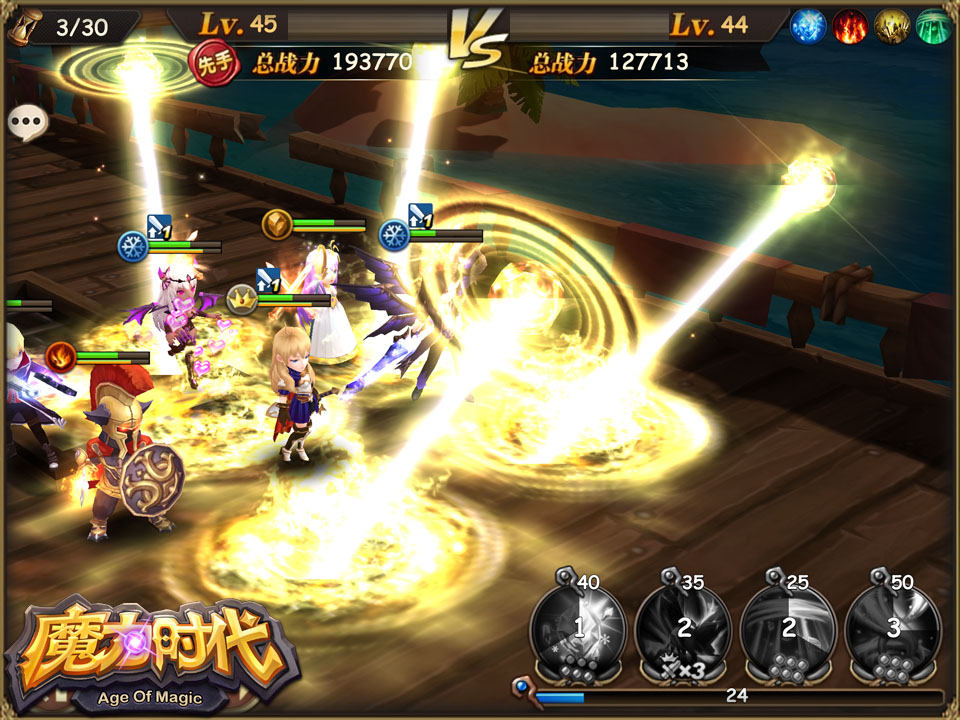Choose the golden spell icon

[x=891, y=26]
